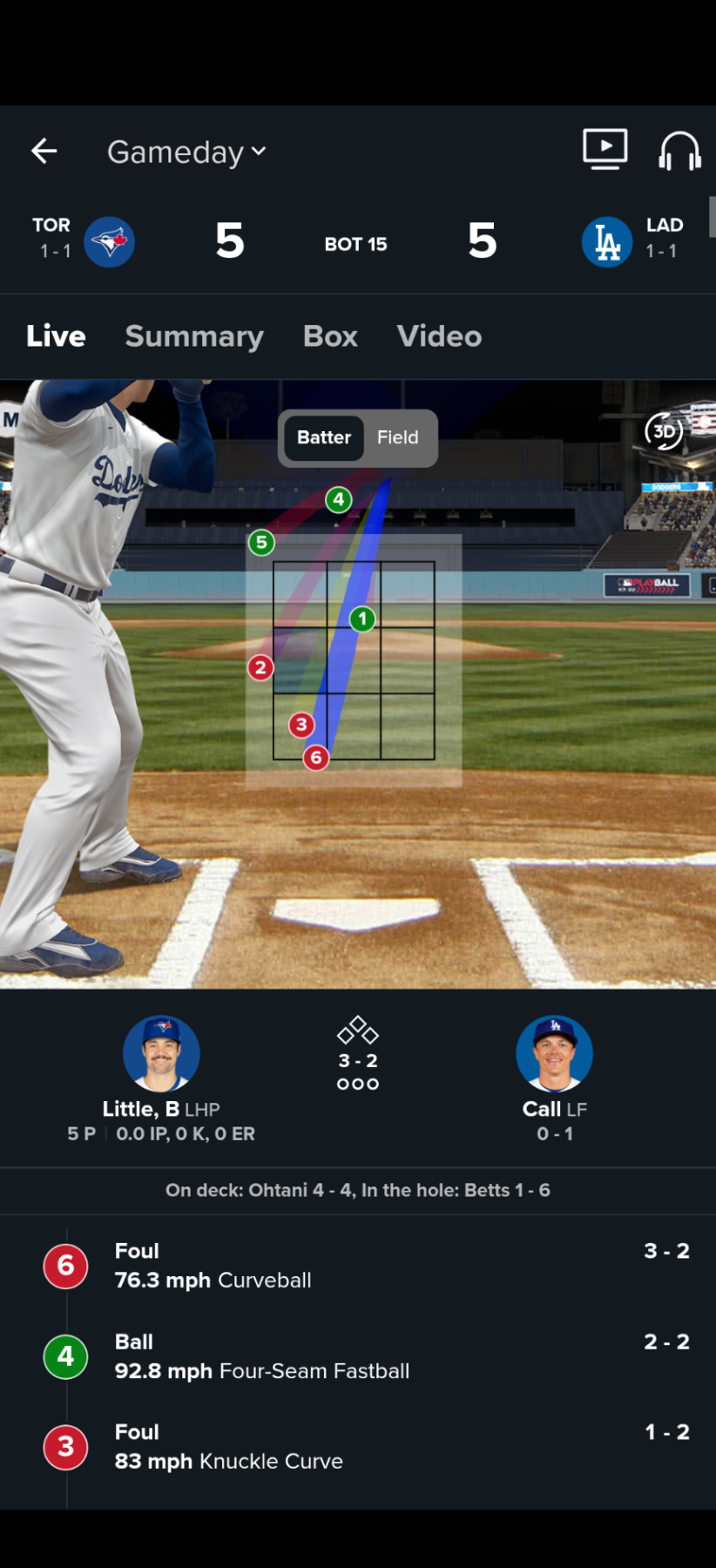Select pitch 3 Foul Knuckle Curve row
Image resolution: width=716 pixels, height=1568 pixels.
[x=366, y=1447]
